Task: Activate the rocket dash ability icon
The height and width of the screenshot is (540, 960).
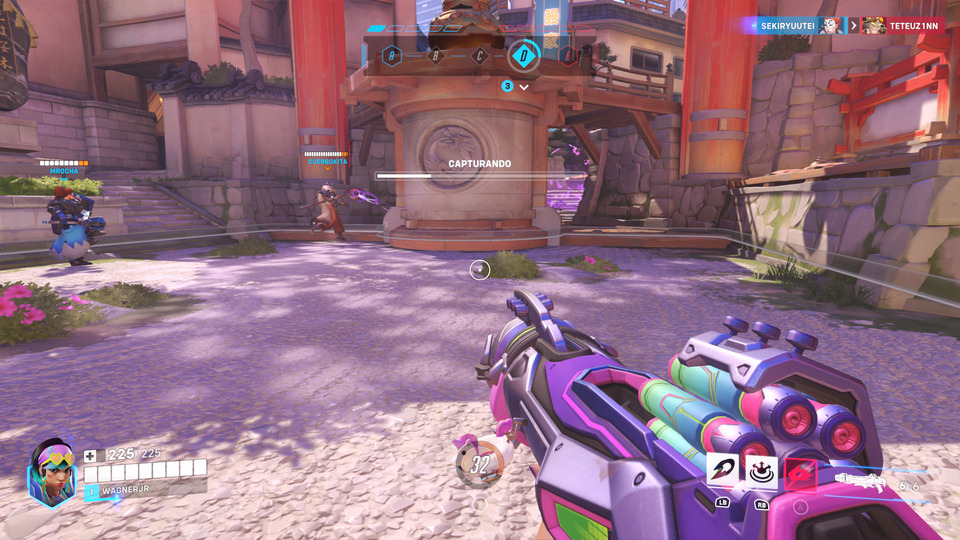Action: tap(723, 469)
